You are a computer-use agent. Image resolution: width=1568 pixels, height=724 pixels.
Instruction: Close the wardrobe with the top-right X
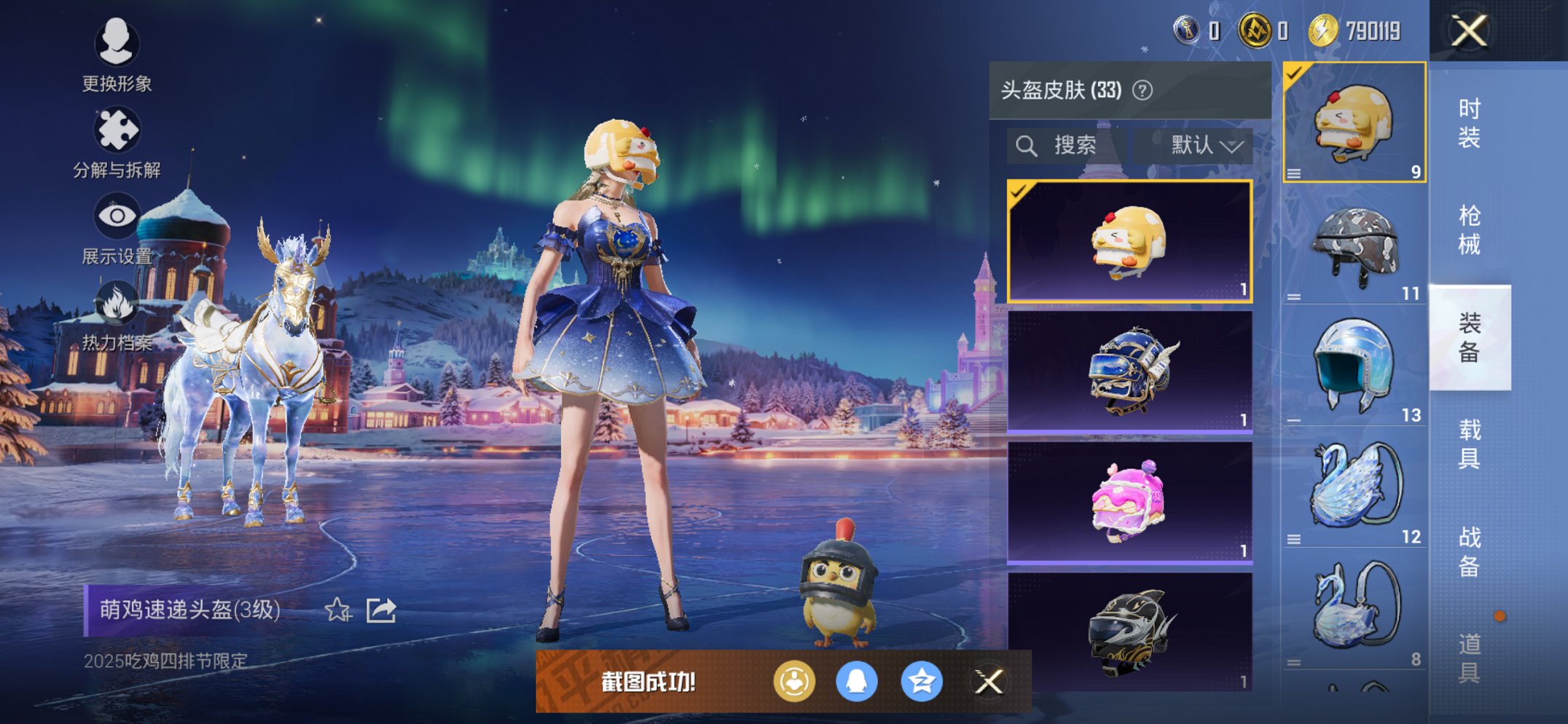1470,31
